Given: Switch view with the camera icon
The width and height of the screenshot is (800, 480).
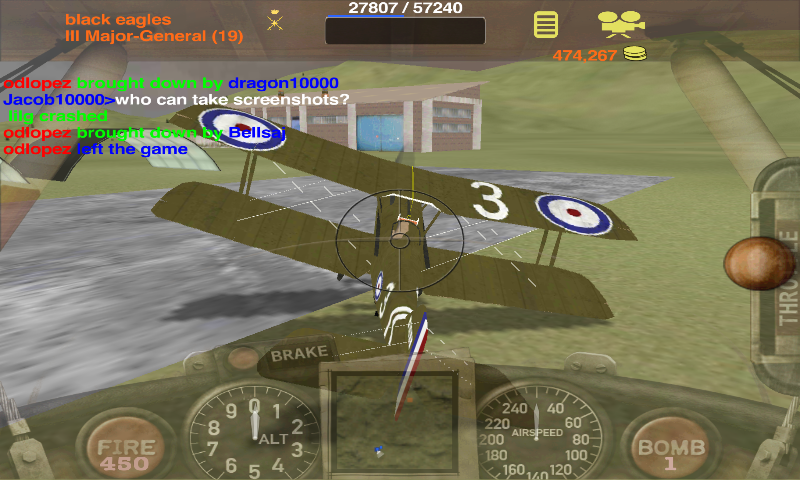Looking at the screenshot, I should click(621, 22).
